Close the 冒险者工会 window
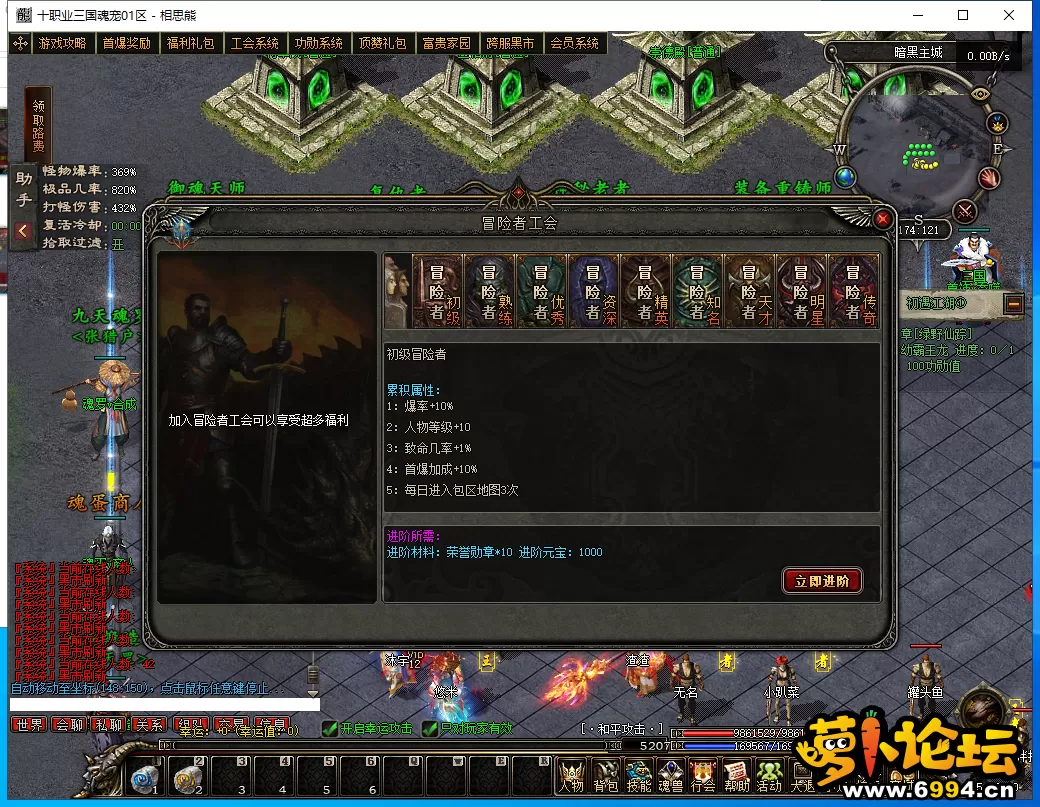Viewport: 1040px width, 807px height. 882,219
